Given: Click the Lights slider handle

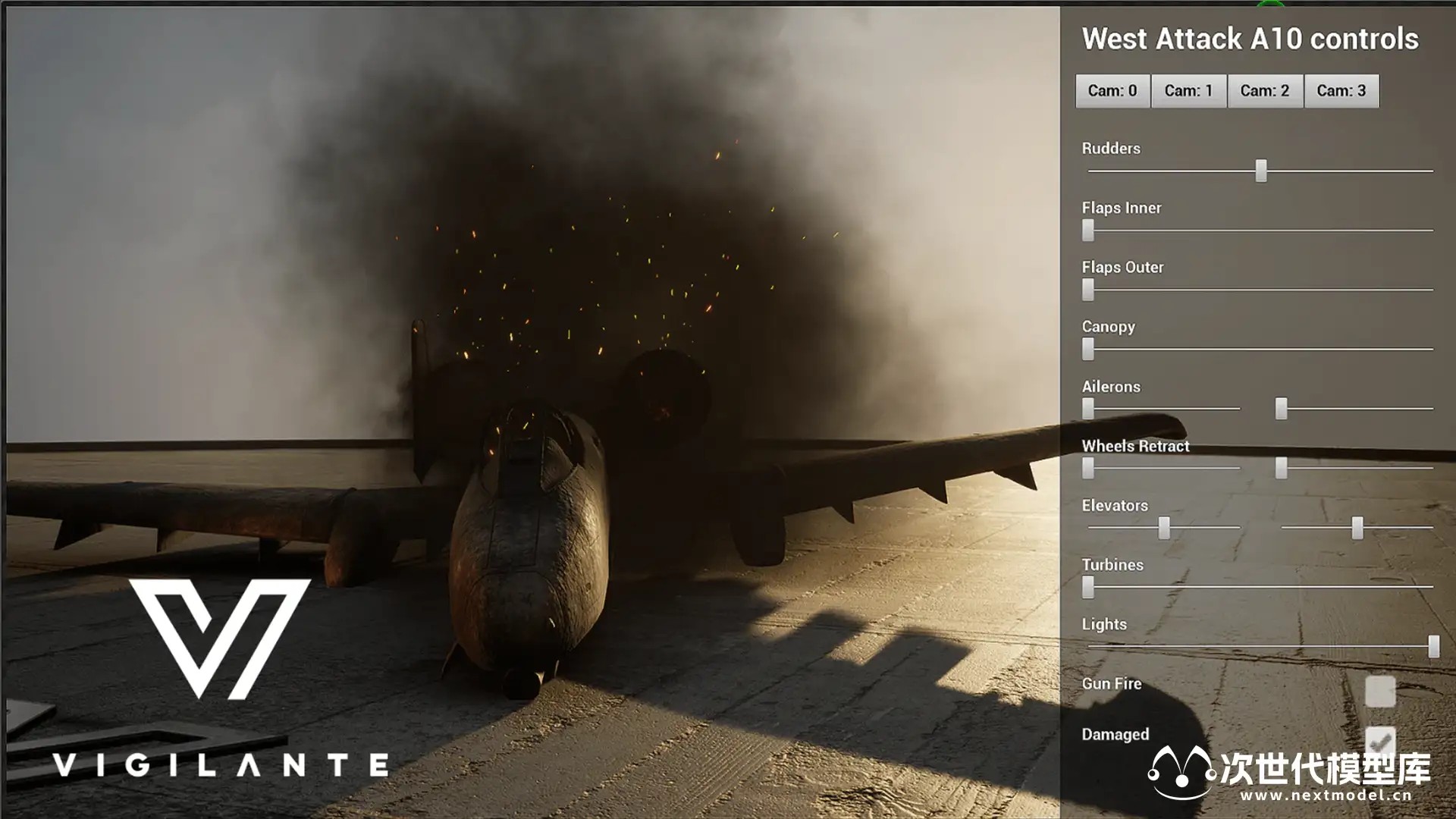Looking at the screenshot, I should click(1433, 646).
